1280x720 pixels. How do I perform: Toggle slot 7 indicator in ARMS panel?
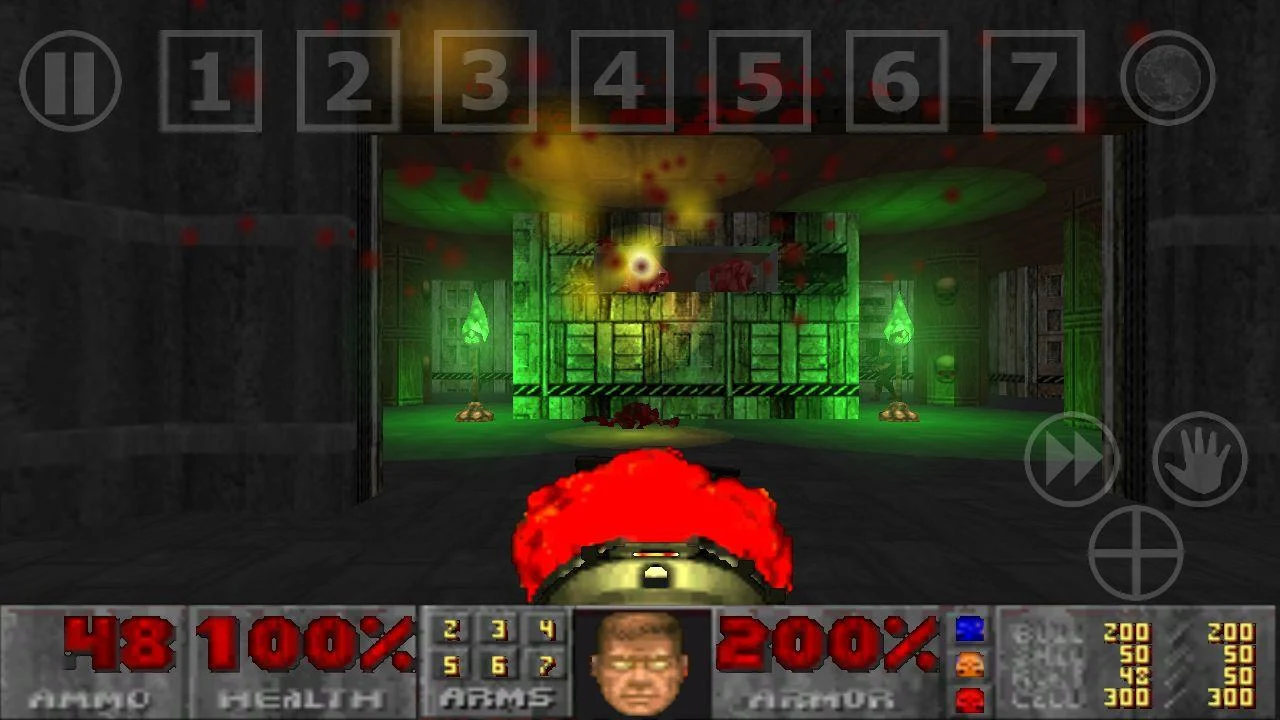click(546, 666)
